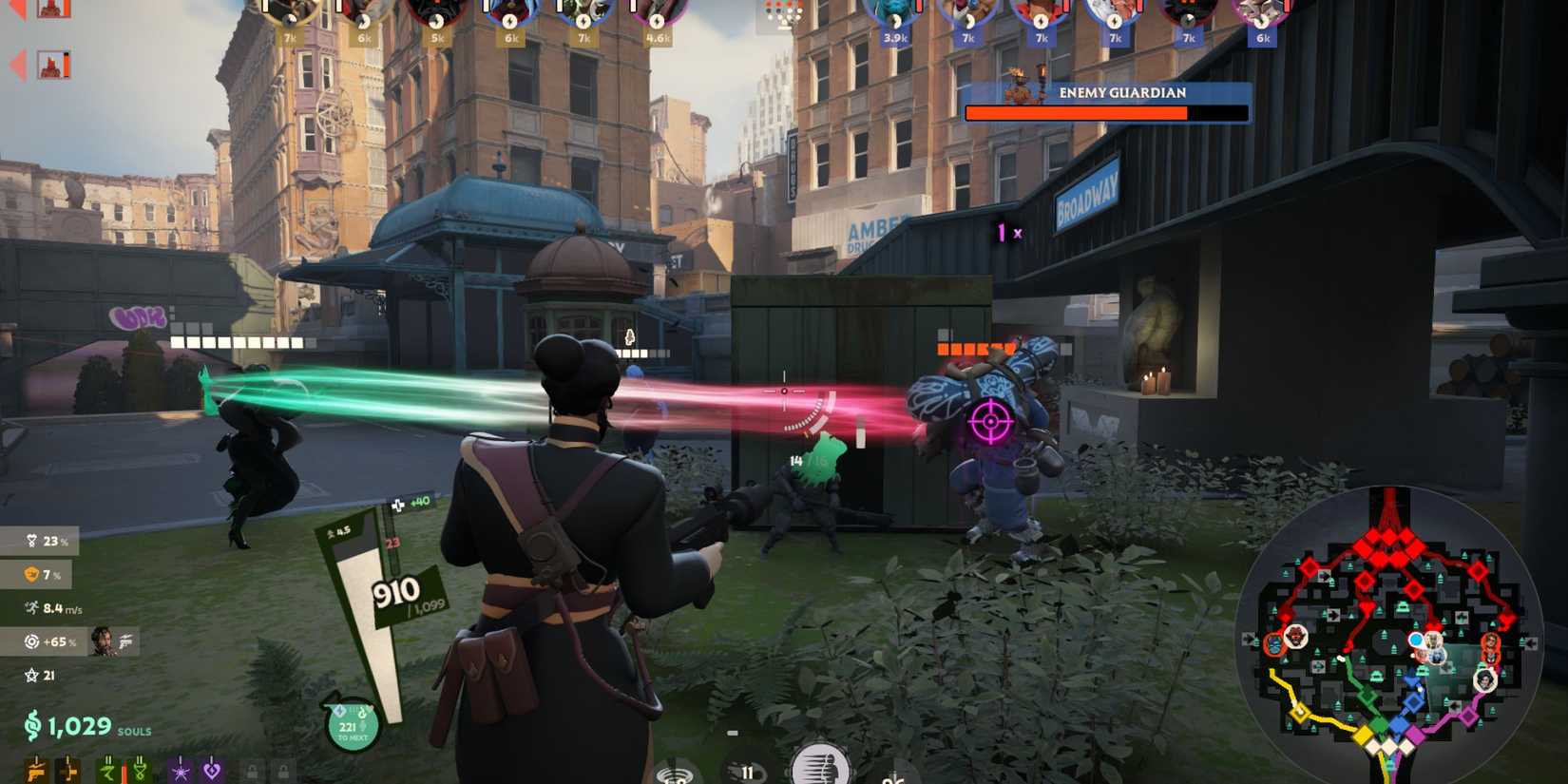The height and width of the screenshot is (784, 1568).
Task: Click the Enemy Guardian label
Action: coord(1121,93)
